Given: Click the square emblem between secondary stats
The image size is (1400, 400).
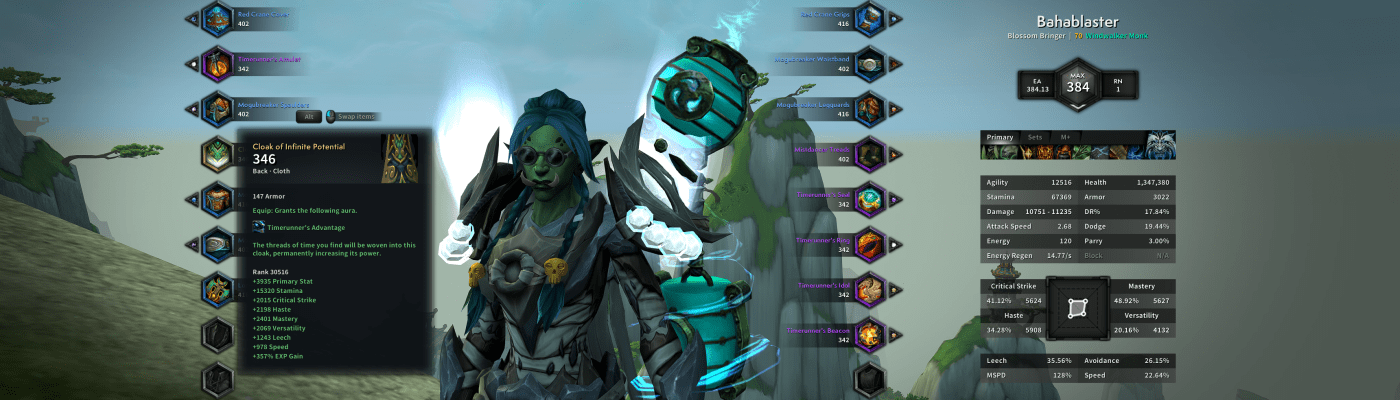Looking at the screenshot, I should (1077, 308).
